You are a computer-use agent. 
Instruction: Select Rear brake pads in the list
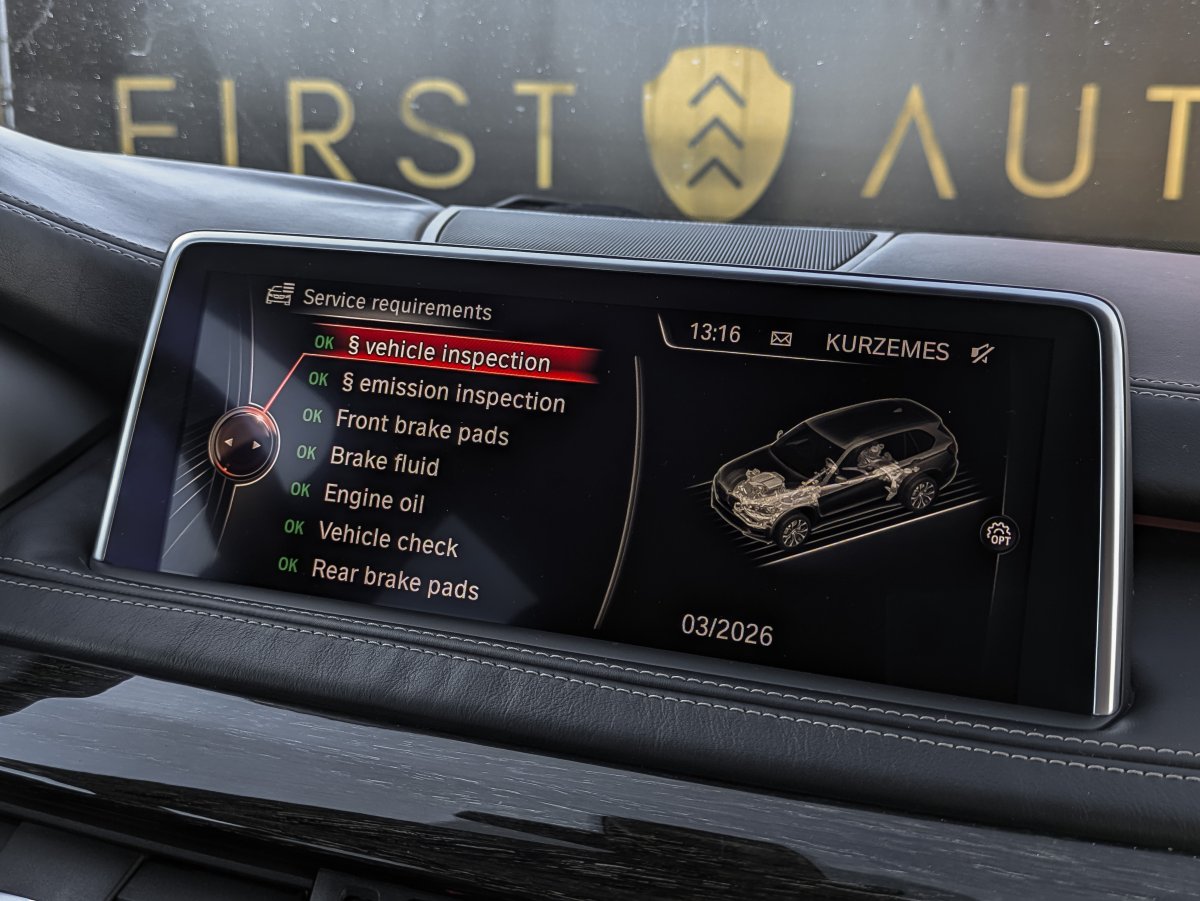pos(394,578)
